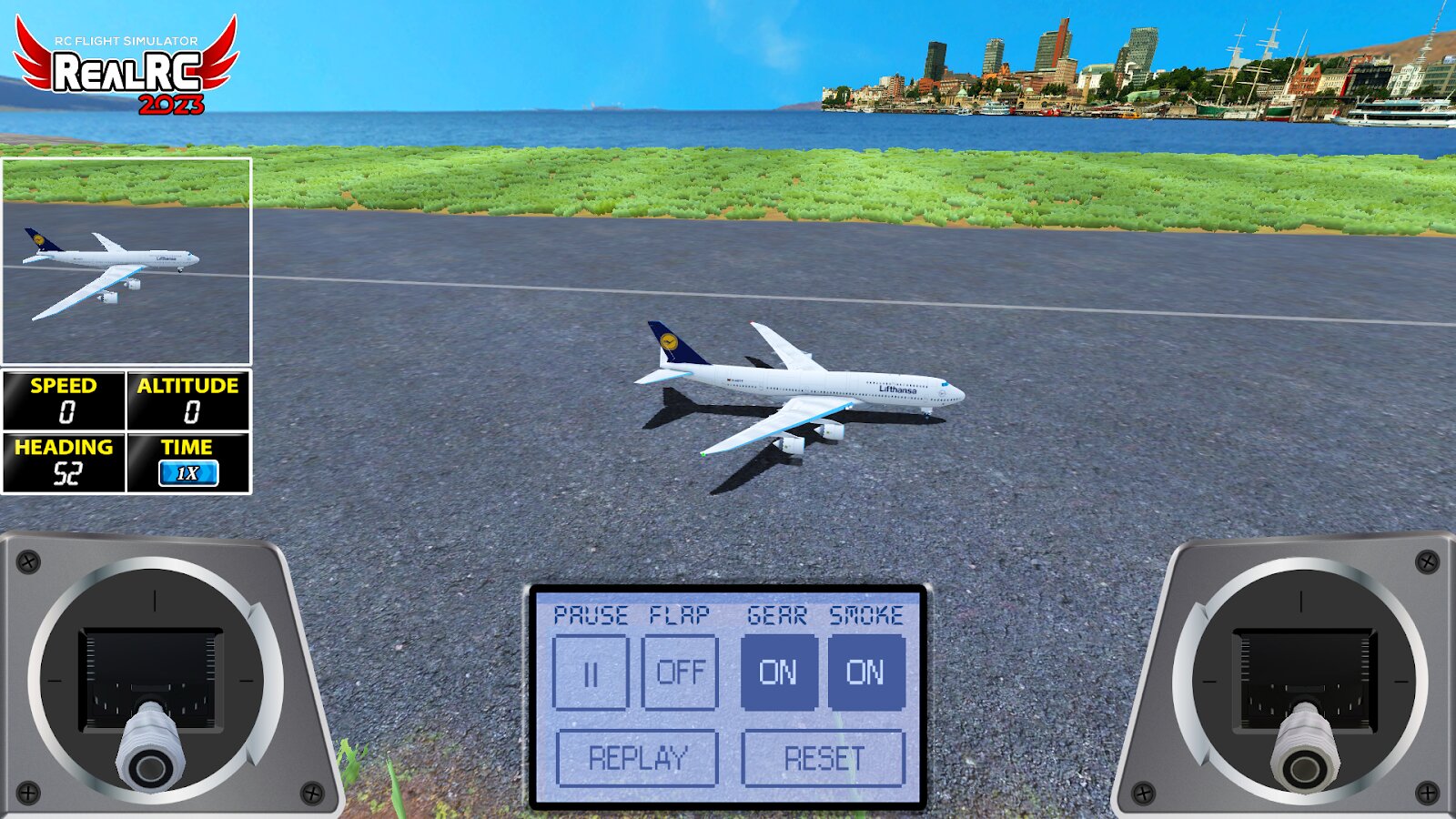Tap the left control stick
Screen dimensions: 1456x819
[151, 746]
